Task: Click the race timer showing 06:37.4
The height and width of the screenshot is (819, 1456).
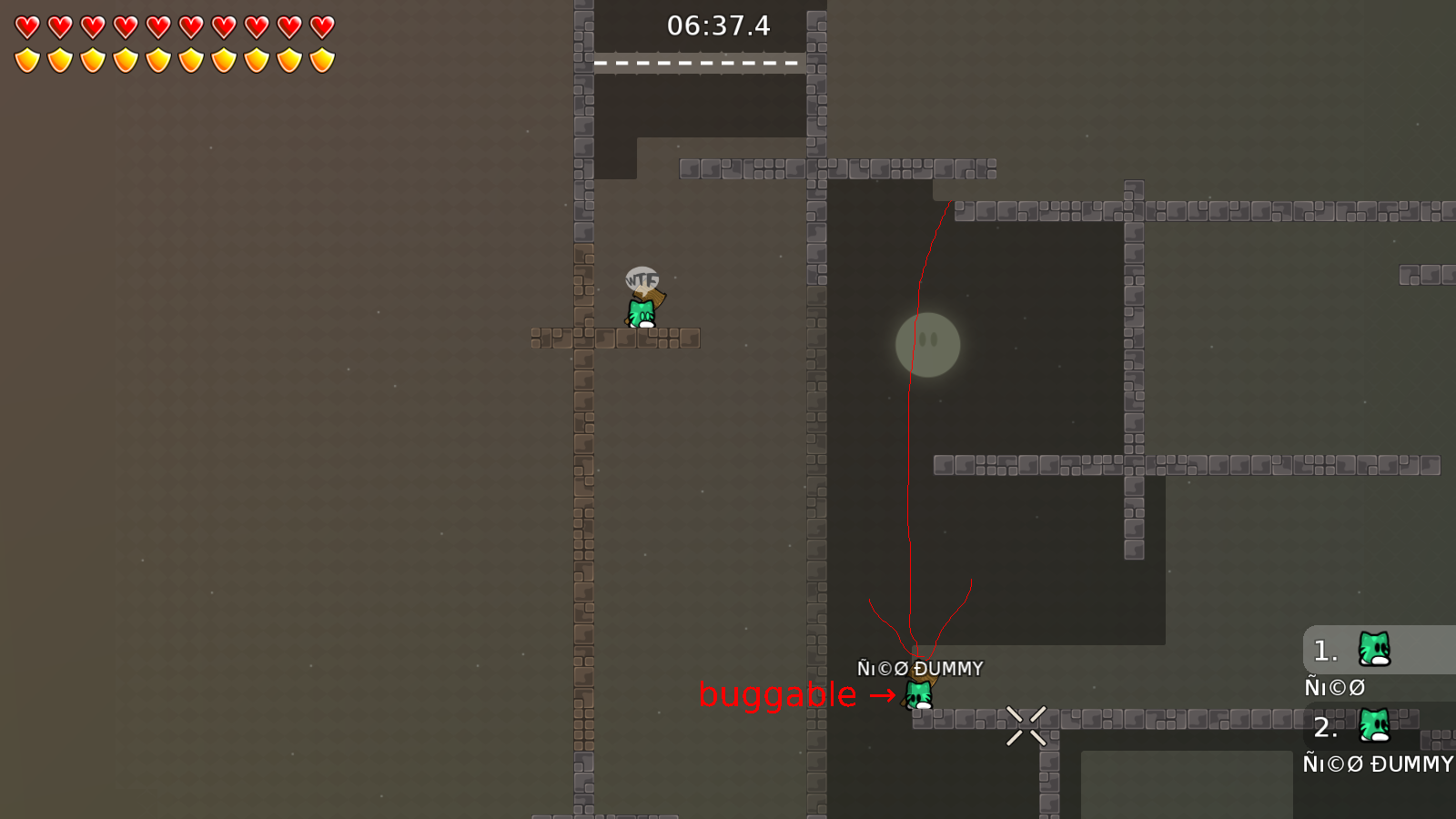Action: (x=718, y=26)
